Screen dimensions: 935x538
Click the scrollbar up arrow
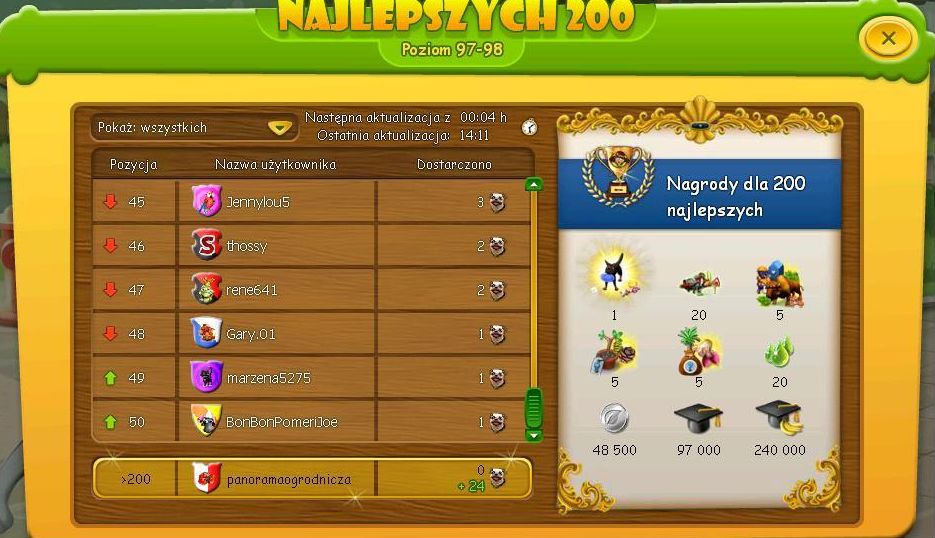point(534,184)
